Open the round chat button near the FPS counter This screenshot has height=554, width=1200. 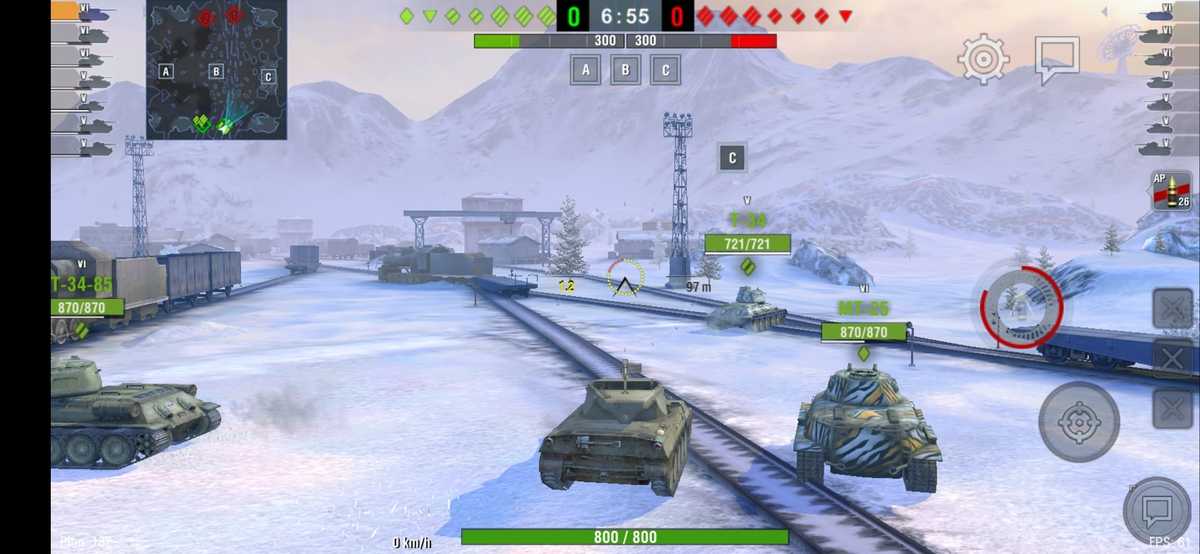1157,511
